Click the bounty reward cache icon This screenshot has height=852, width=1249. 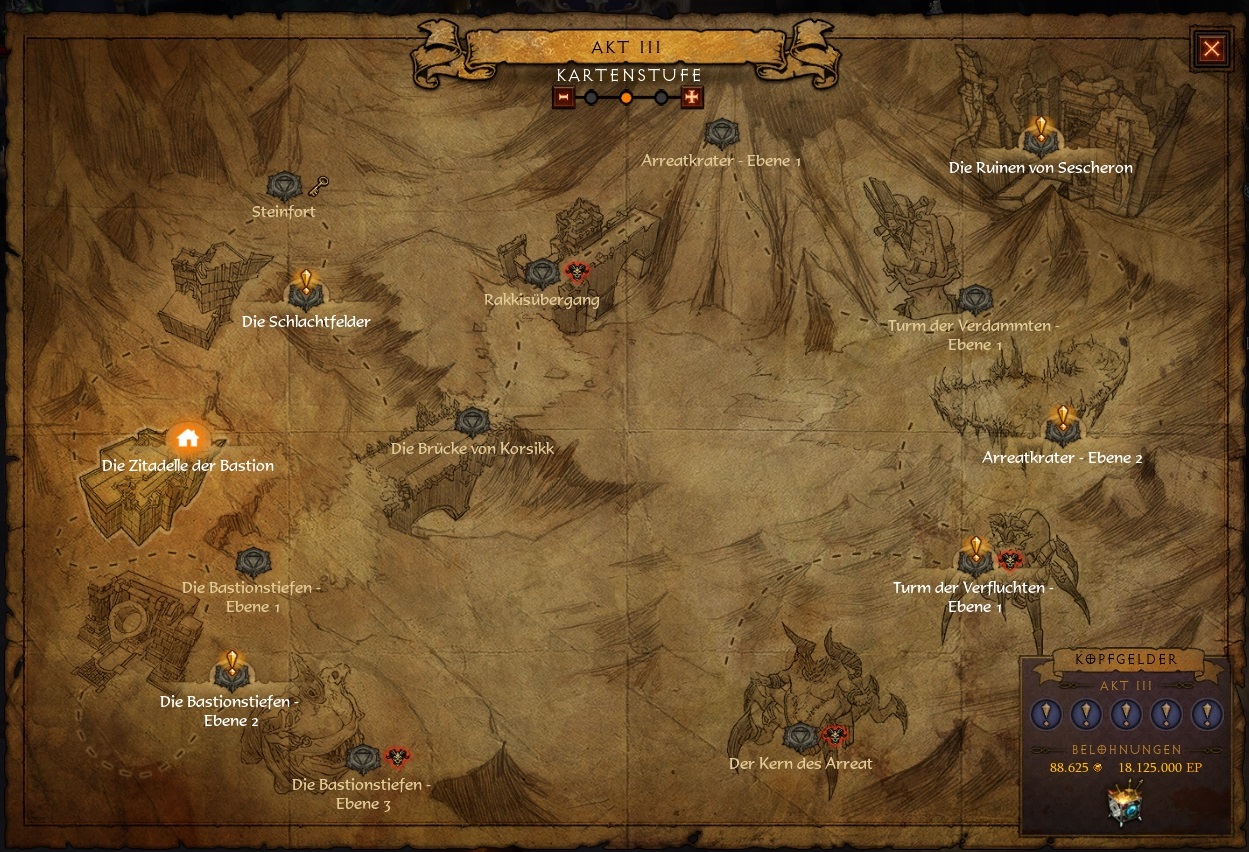(1125, 804)
